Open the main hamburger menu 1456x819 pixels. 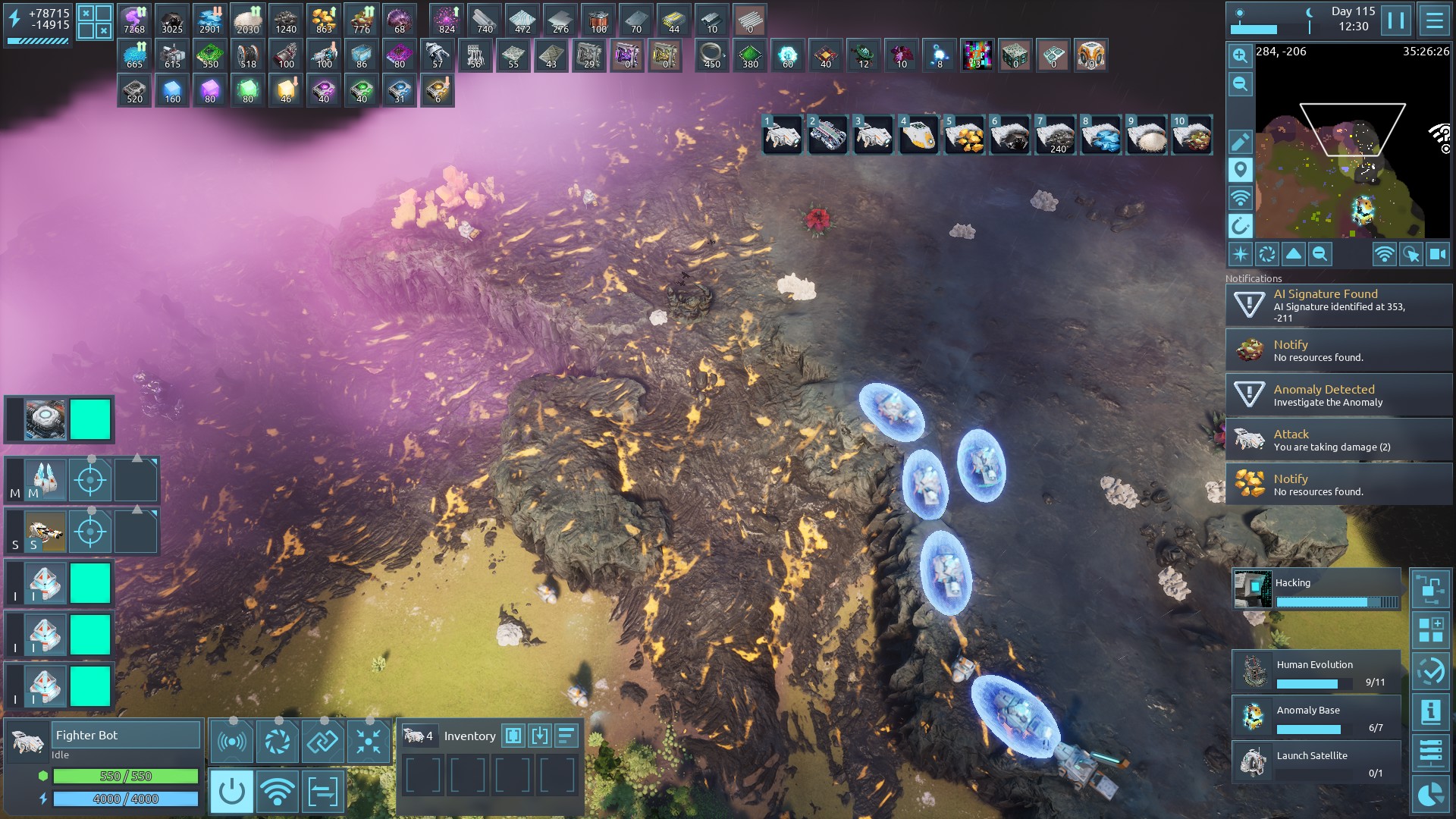[x=1434, y=20]
